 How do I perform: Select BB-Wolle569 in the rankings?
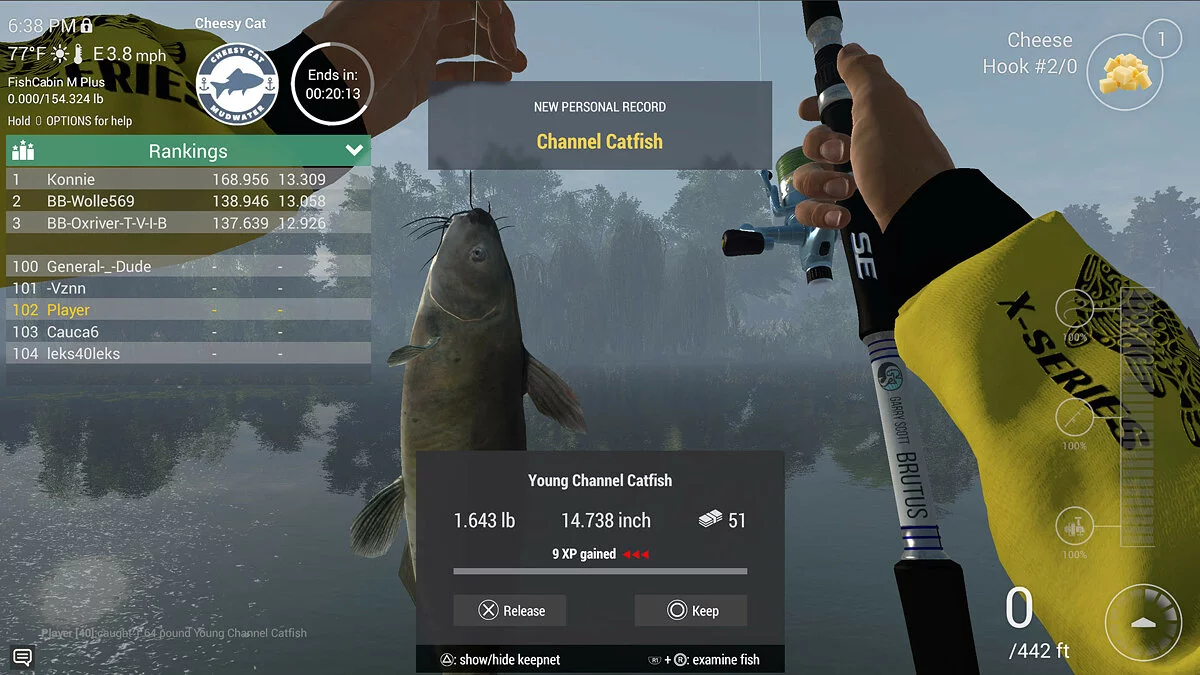[x=188, y=202]
